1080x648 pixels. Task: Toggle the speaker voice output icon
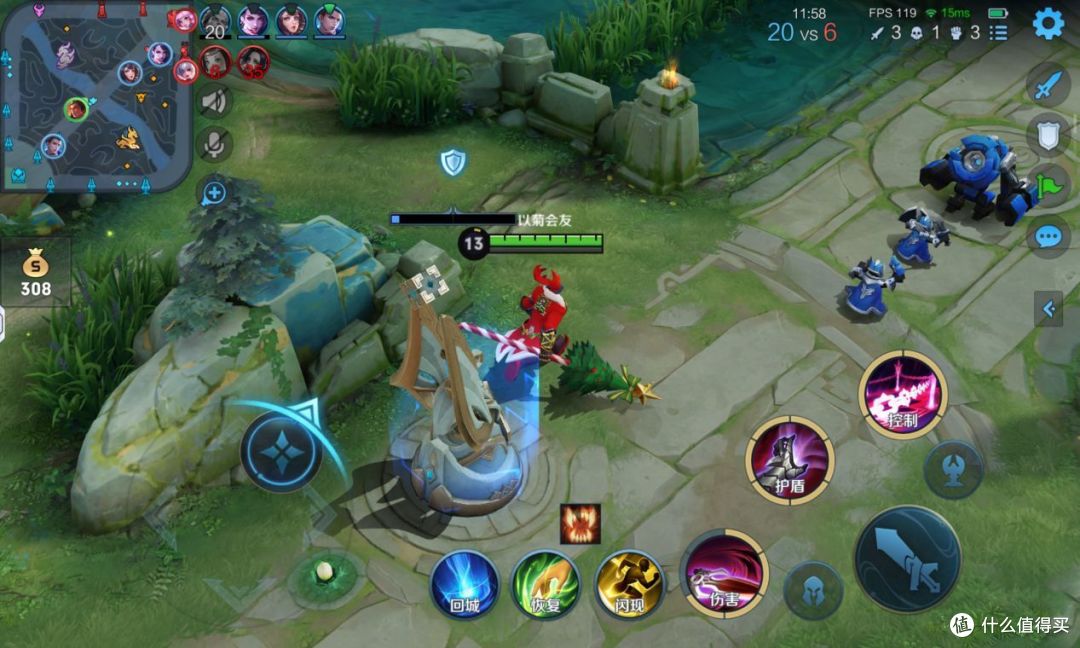214,100
